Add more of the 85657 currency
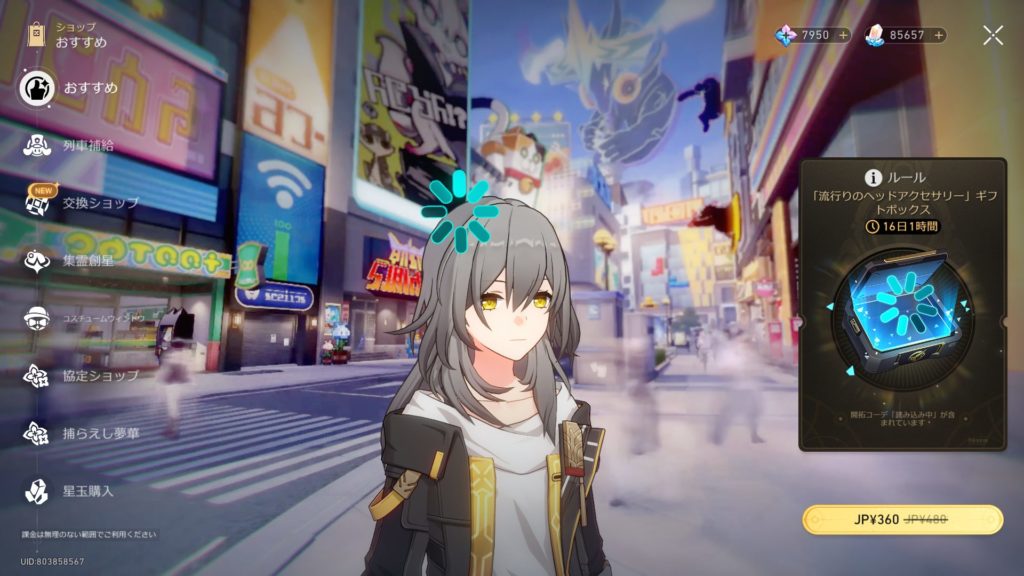Viewport: 1024px width, 576px height. click(939, 35)
